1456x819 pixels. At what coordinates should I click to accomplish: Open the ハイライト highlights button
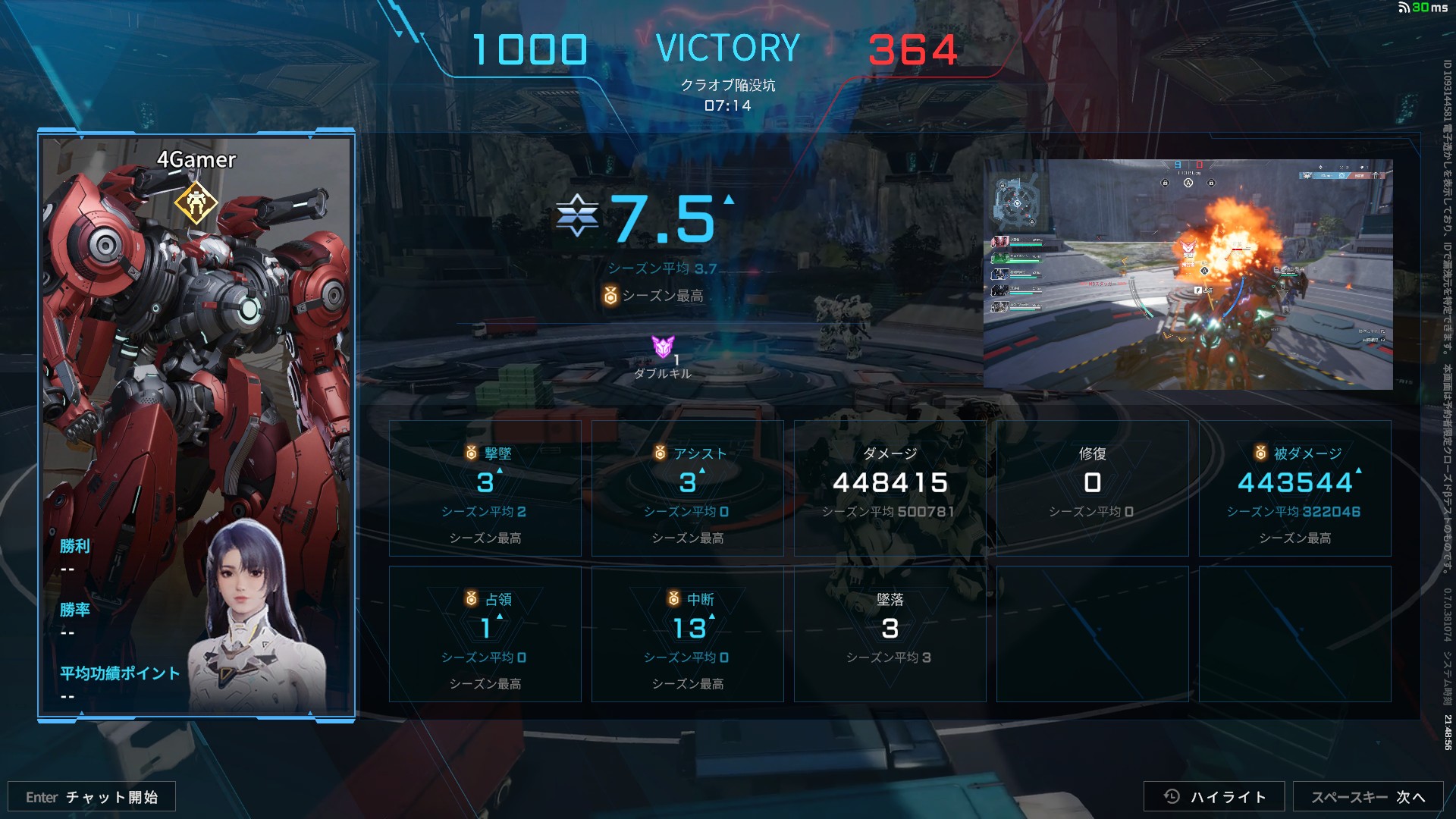pos(1213,796)
